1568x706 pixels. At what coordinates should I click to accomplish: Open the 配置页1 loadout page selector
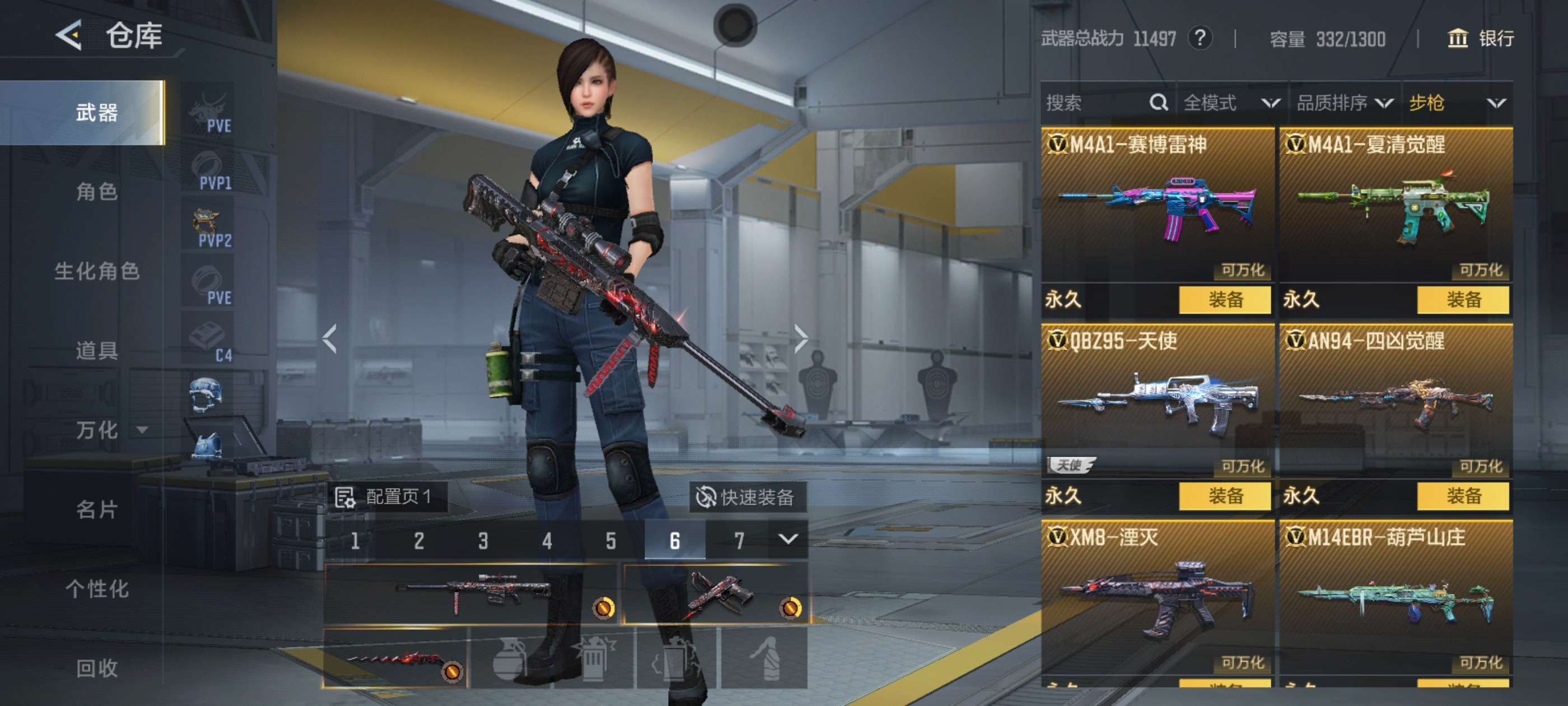(x=385, y=497)
